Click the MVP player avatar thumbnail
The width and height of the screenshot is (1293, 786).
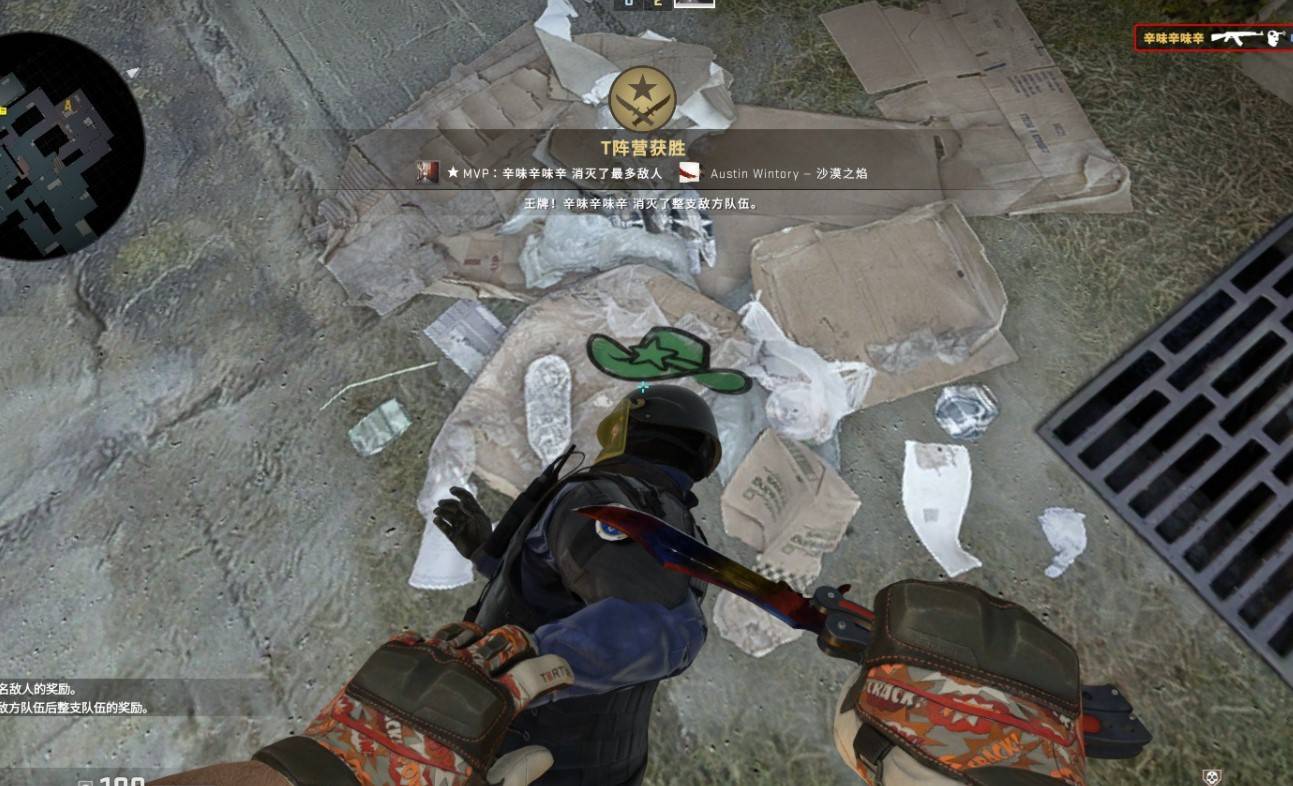428,173
